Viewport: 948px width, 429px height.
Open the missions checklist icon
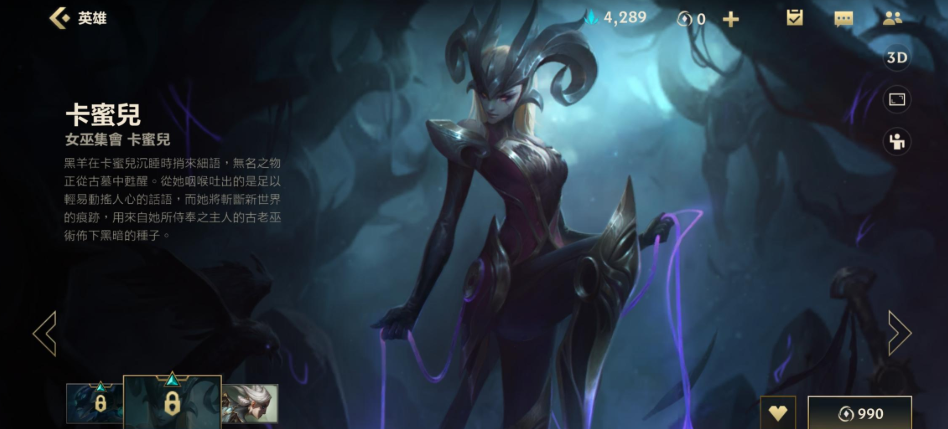(x=795, y=18)
